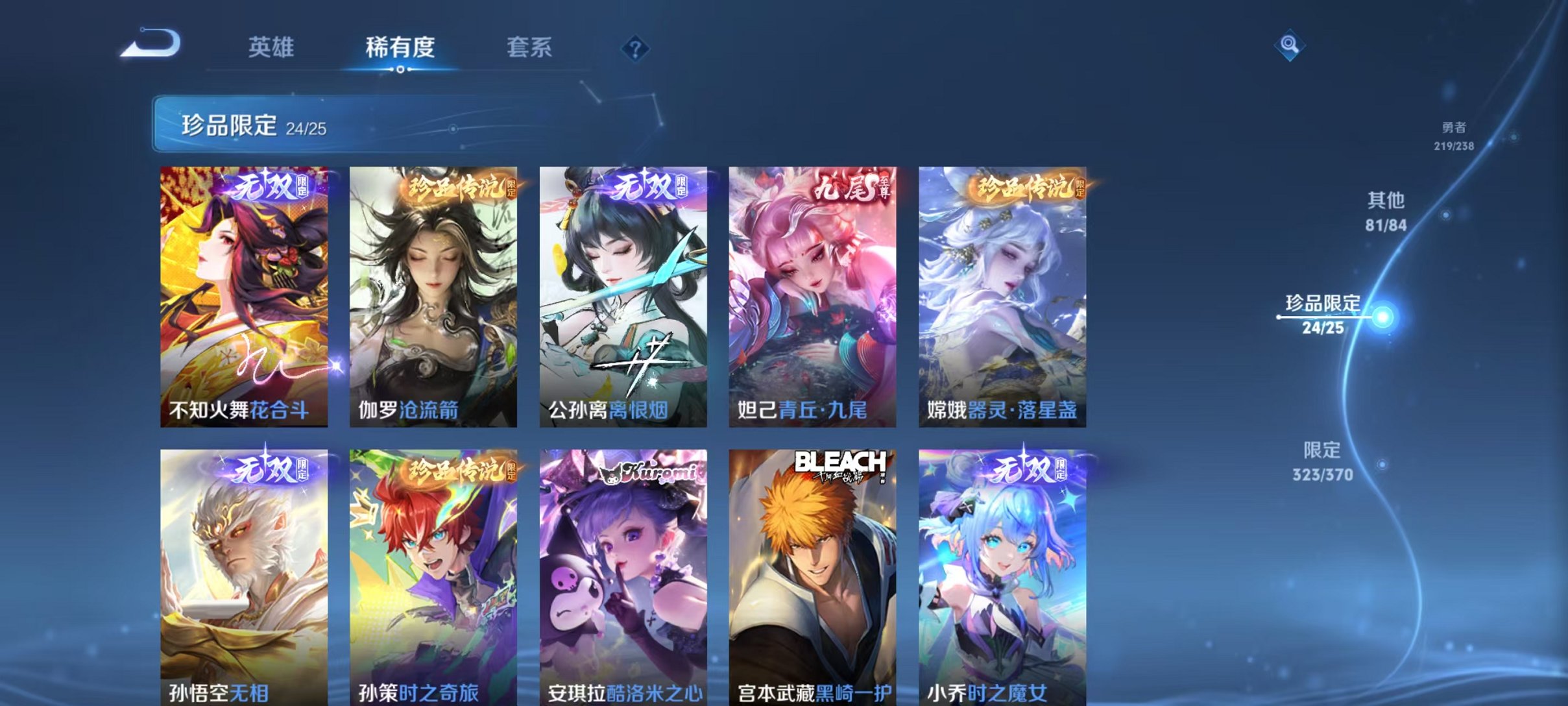Open the help question mark icon
Viewport: 1568px width, 706px height.
(637, 47)
